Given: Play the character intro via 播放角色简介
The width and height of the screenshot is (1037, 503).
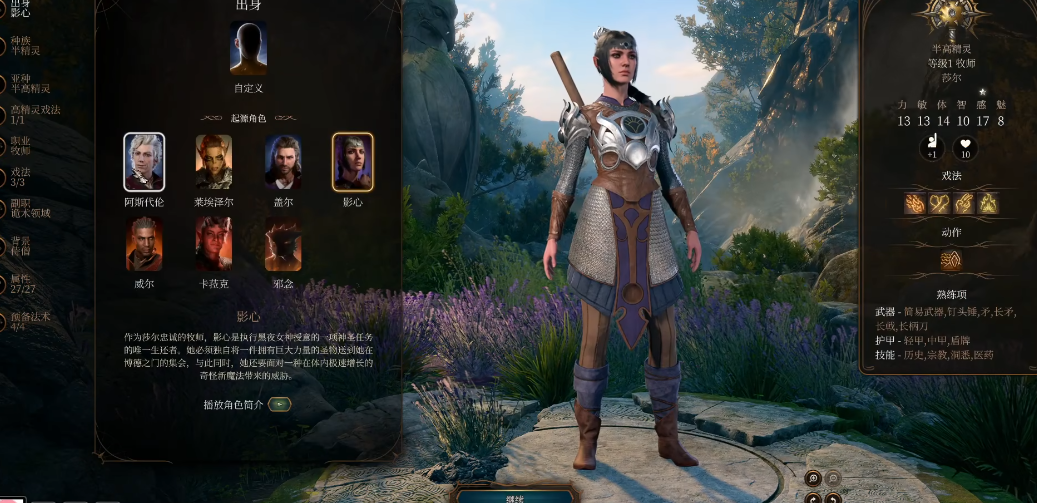Looking at the screenshot, I should 280,404.
